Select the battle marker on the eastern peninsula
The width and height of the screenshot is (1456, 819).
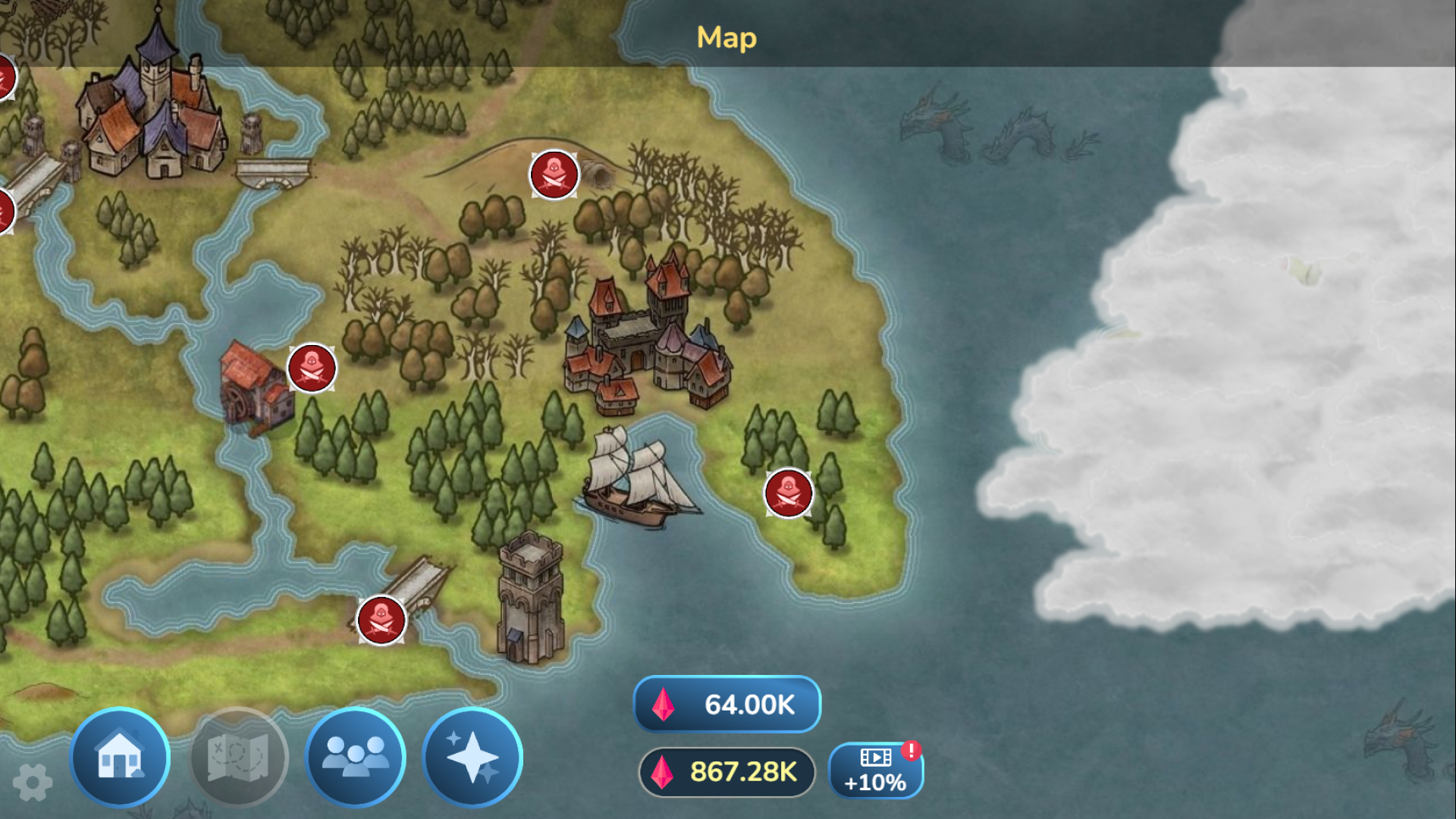coord(787,492)
